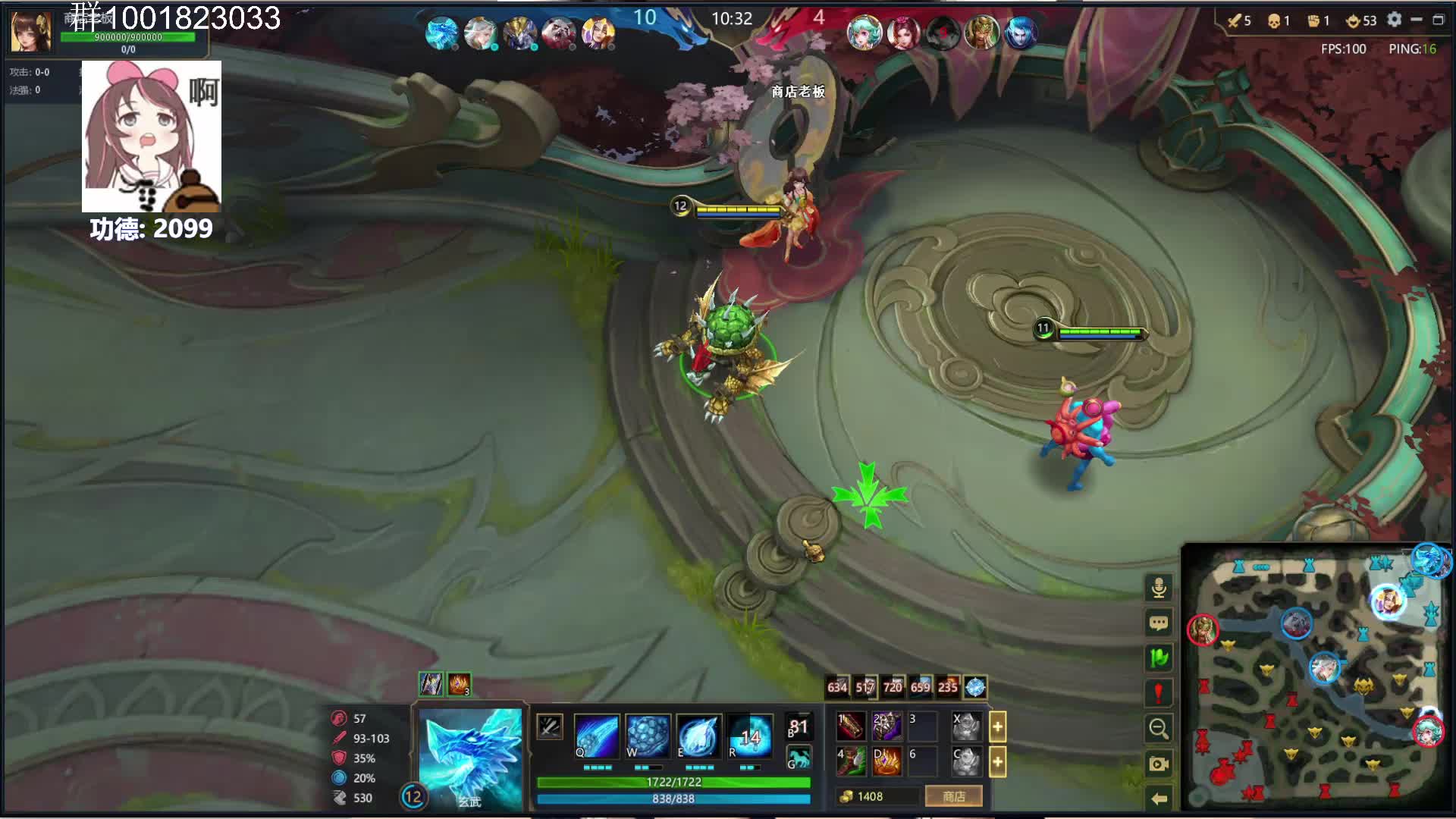
Task: Use the boots item in slot 4
Action: [x=850, y=761]
